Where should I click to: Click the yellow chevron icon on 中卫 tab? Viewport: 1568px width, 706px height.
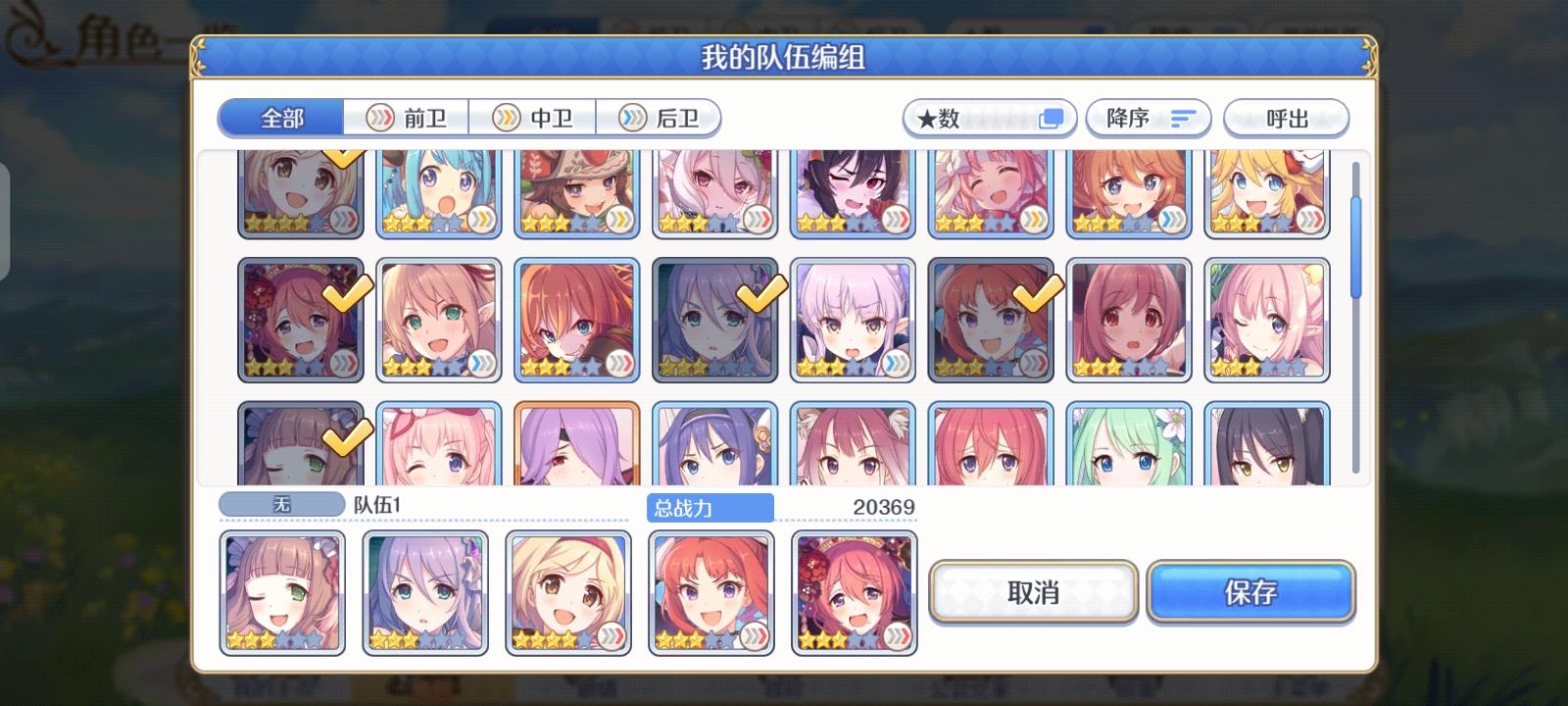tap(508, 118)
